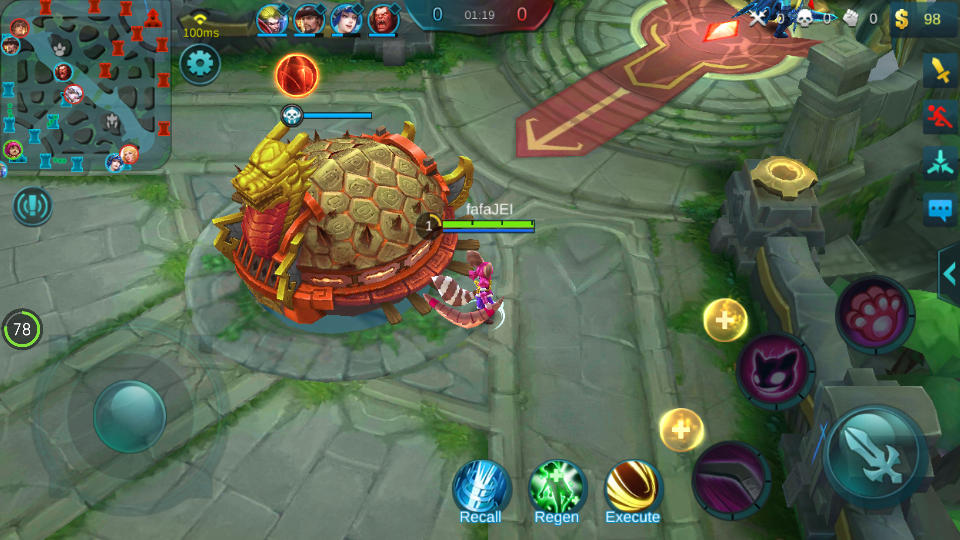Screen dimensions: 960x540
Task: Tap the battlefield minimap
Action: (86, 86)
